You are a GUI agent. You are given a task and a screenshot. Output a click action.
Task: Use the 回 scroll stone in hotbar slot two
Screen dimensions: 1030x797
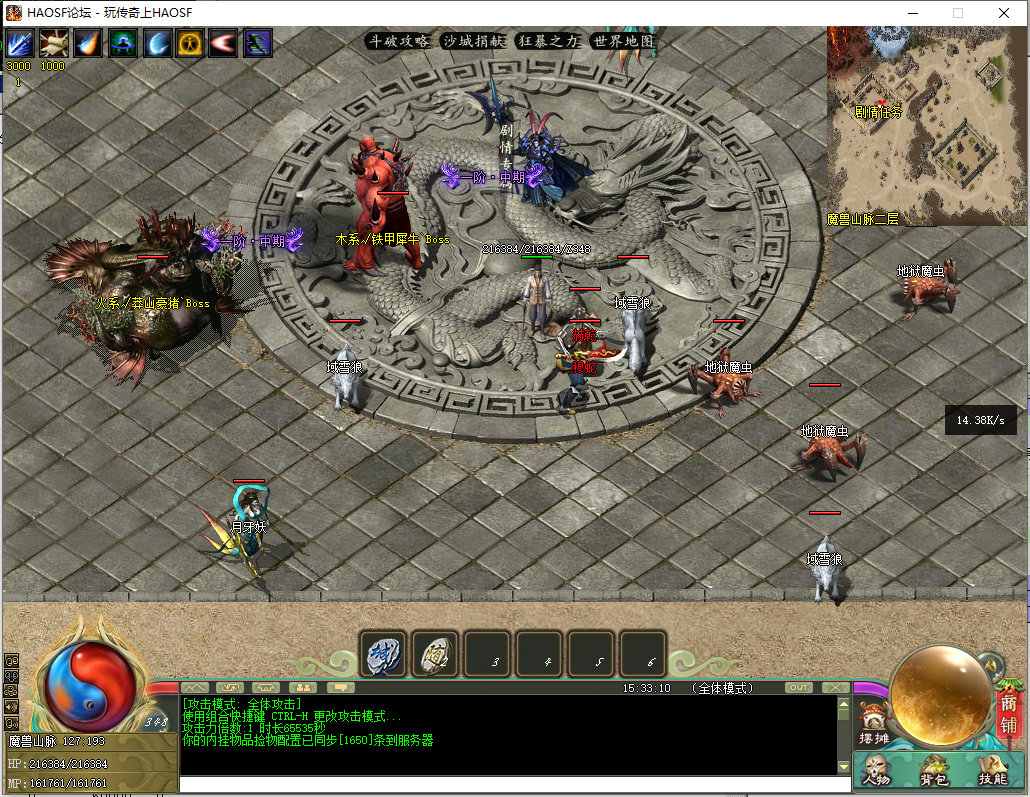tap(436, 654)
